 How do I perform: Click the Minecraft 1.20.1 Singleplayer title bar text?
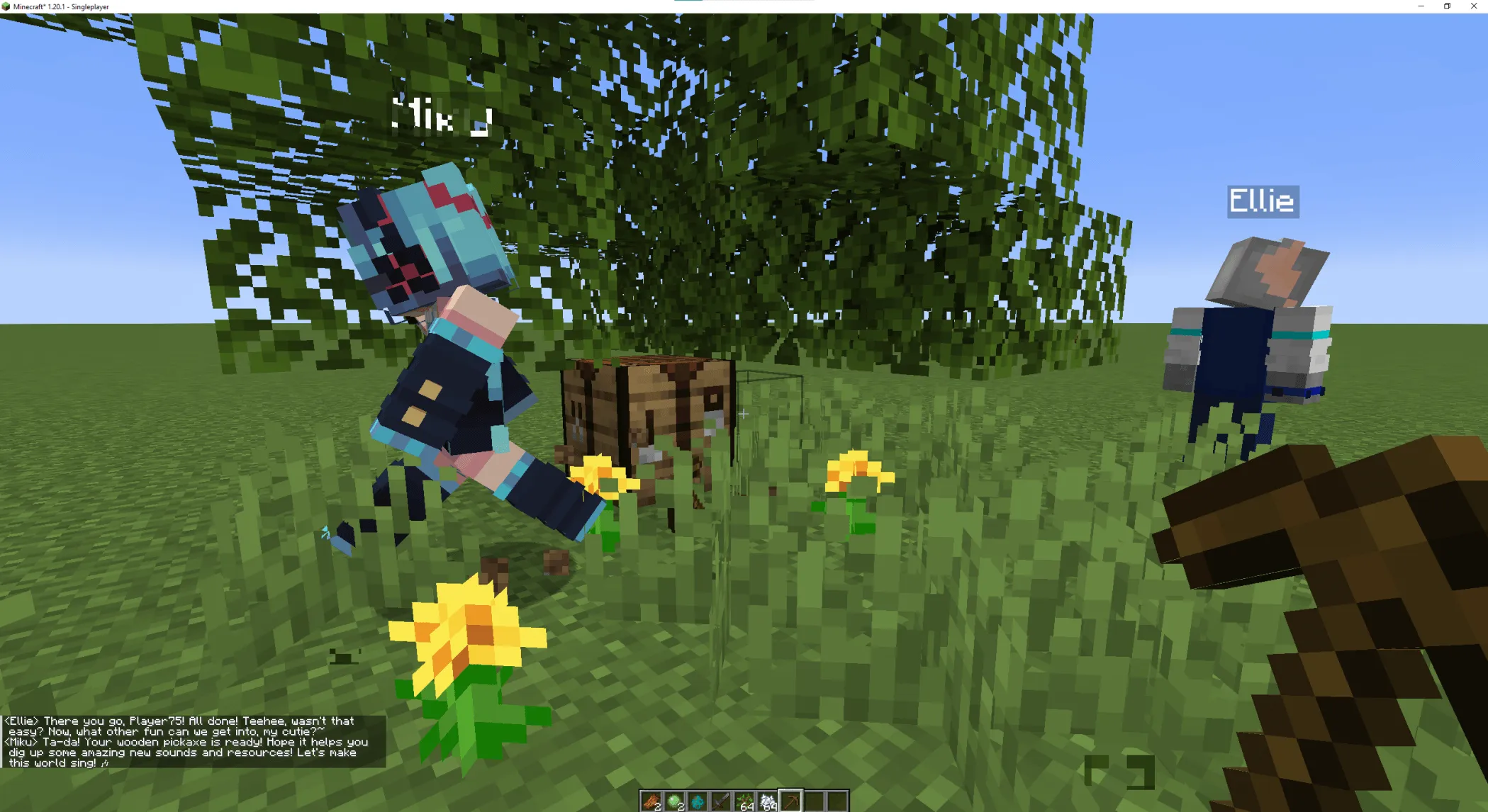pyautogui.click(x=60, y=6)
